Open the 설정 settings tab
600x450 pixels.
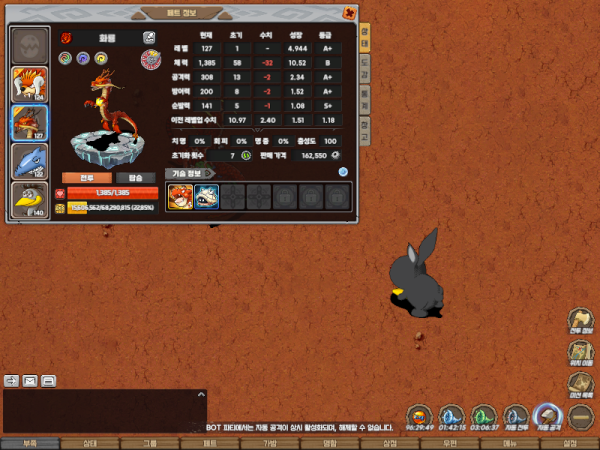click(x=570, y=443)
